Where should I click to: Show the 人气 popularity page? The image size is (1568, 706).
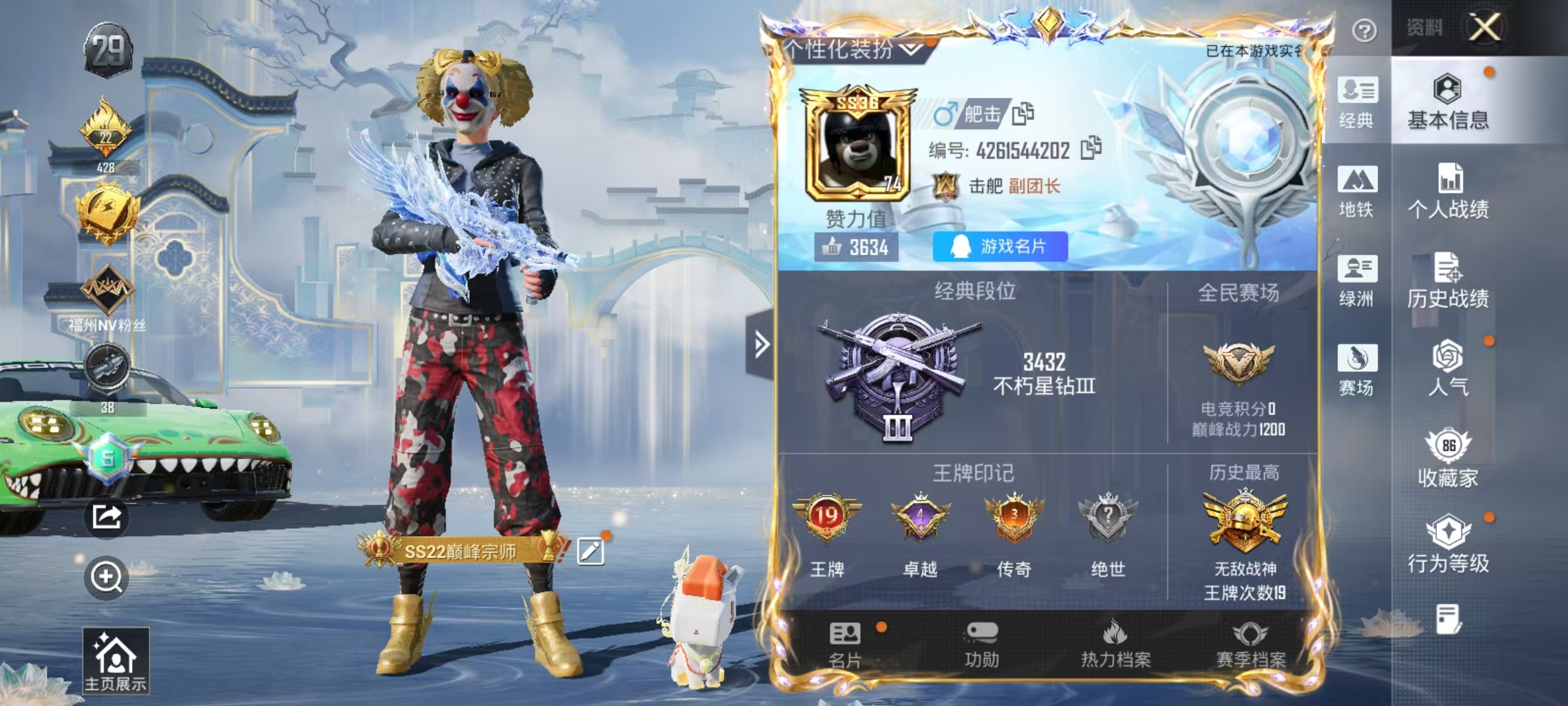coord(1448,369)
